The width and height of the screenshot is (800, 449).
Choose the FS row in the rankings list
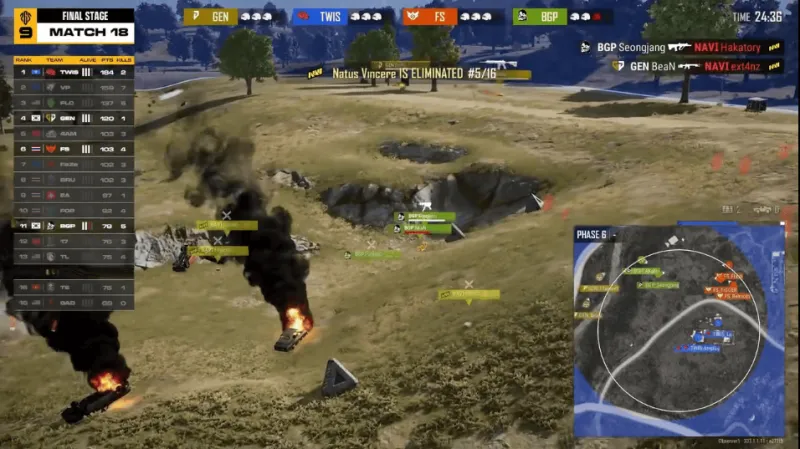coord(73,148)
